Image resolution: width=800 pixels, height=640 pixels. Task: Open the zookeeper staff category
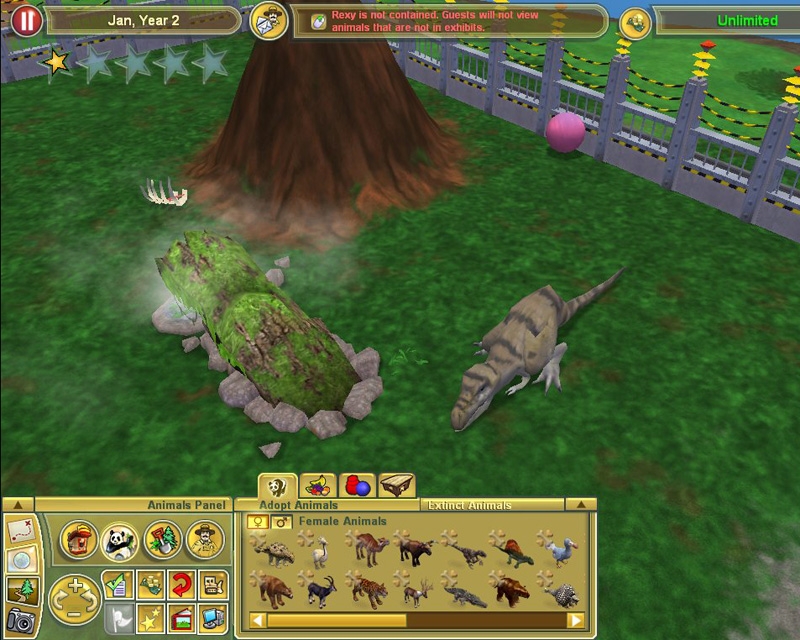click(204, 541)
